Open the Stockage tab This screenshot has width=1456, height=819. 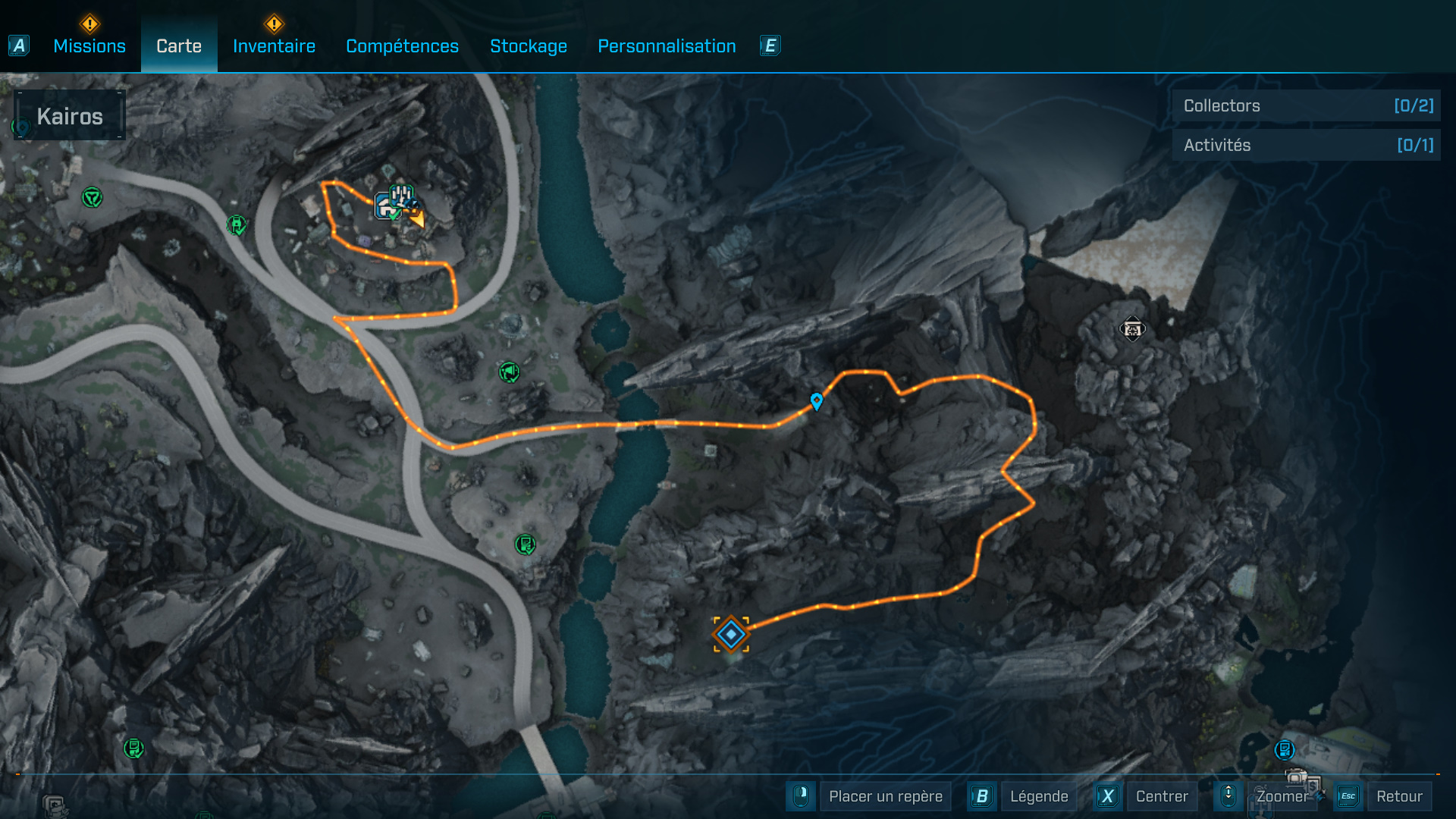(x=529, y=46)
